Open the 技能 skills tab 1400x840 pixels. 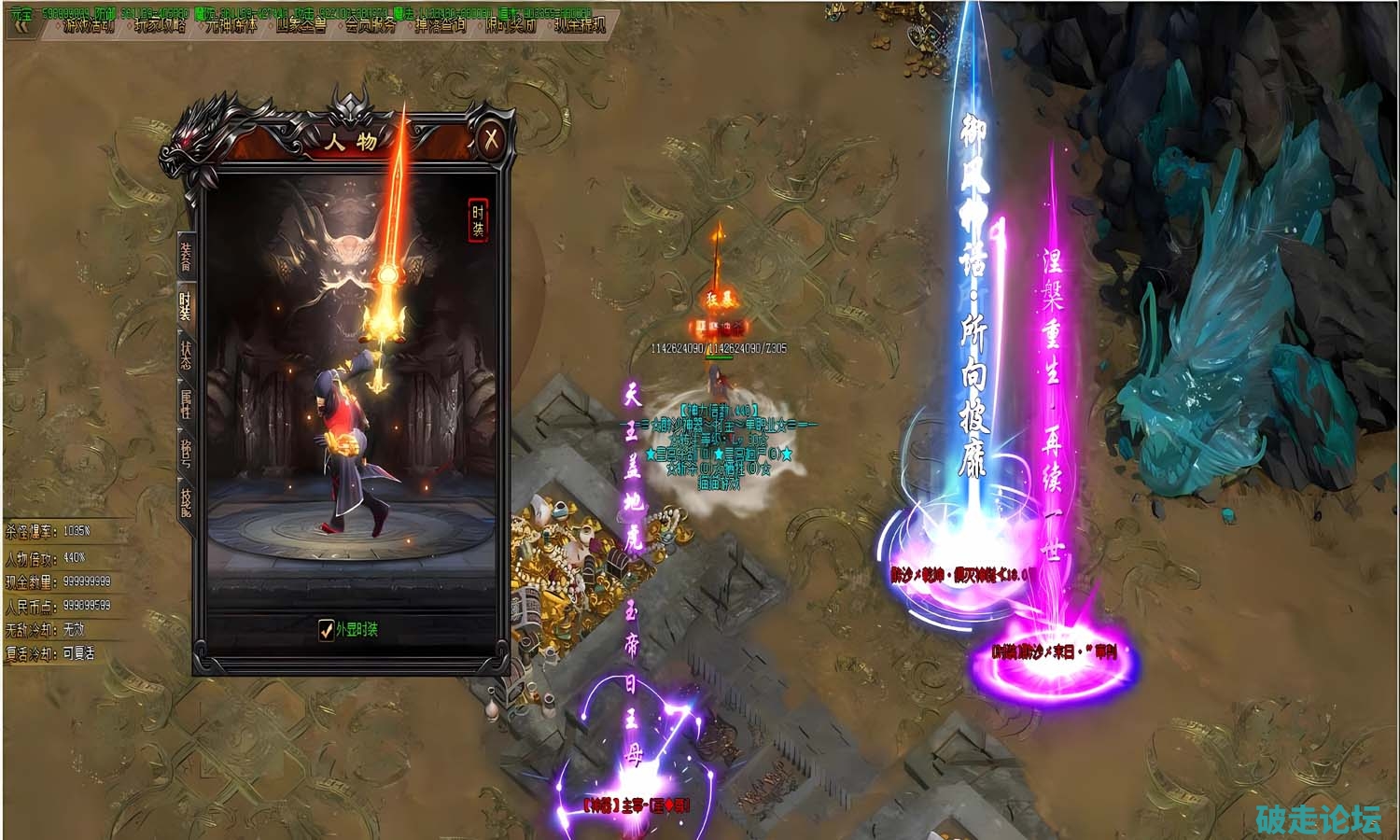[x=186, y=502]
